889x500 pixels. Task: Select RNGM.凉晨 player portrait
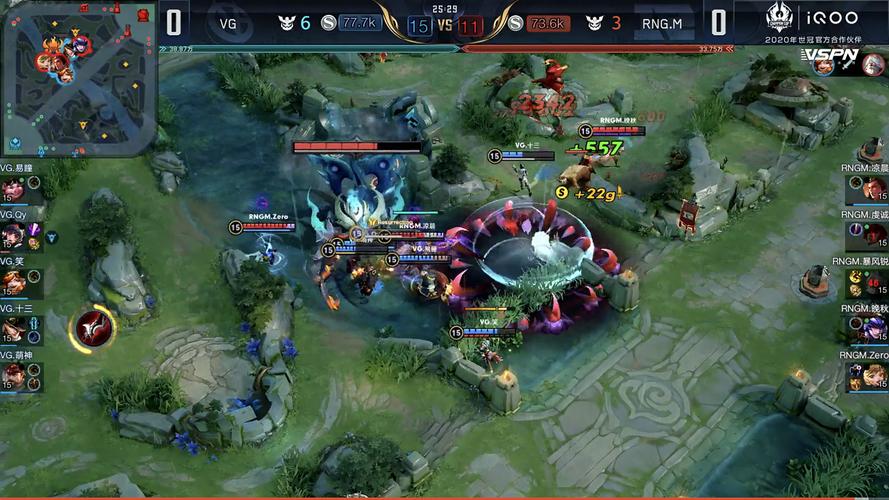coord(875,189)
